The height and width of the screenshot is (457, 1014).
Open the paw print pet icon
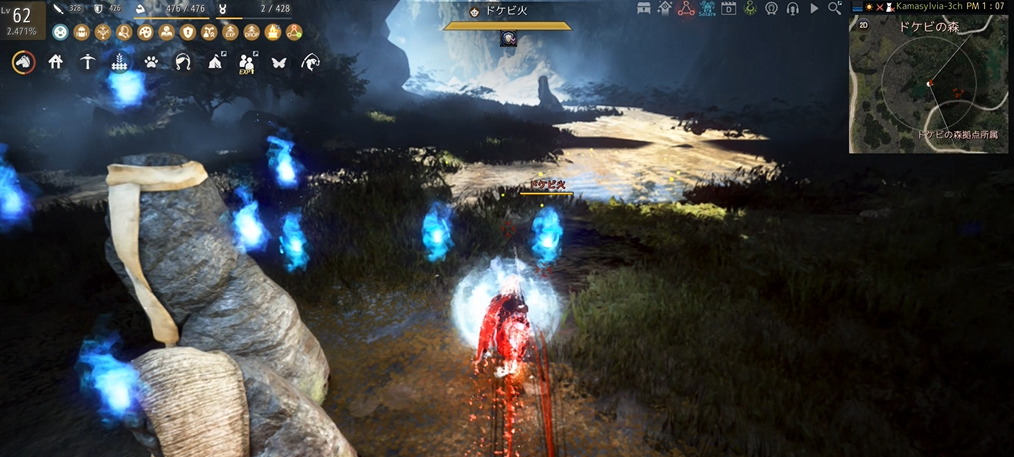[x=151, y=62]
